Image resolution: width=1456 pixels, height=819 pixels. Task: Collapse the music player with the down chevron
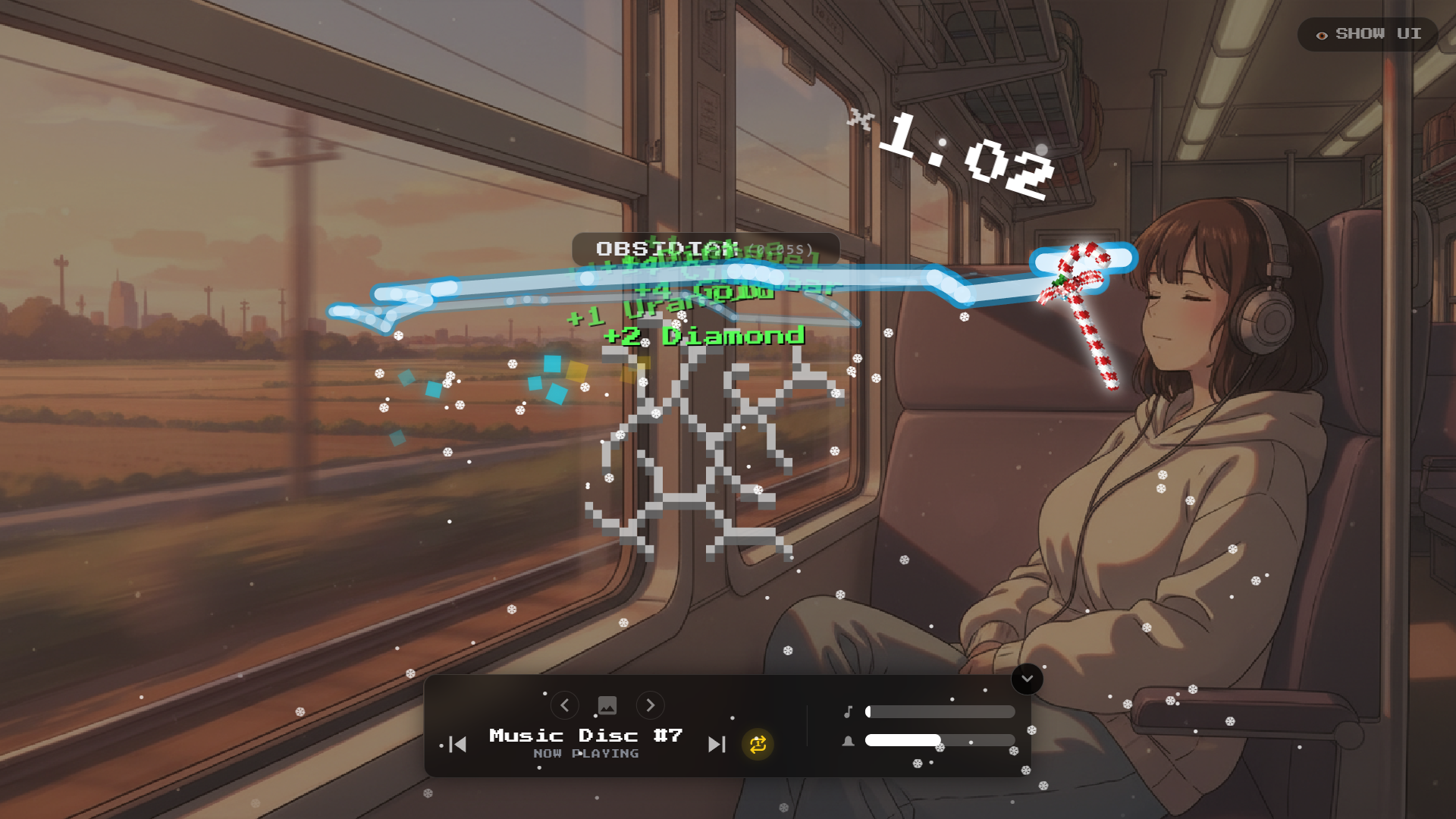pos(1028,680)
